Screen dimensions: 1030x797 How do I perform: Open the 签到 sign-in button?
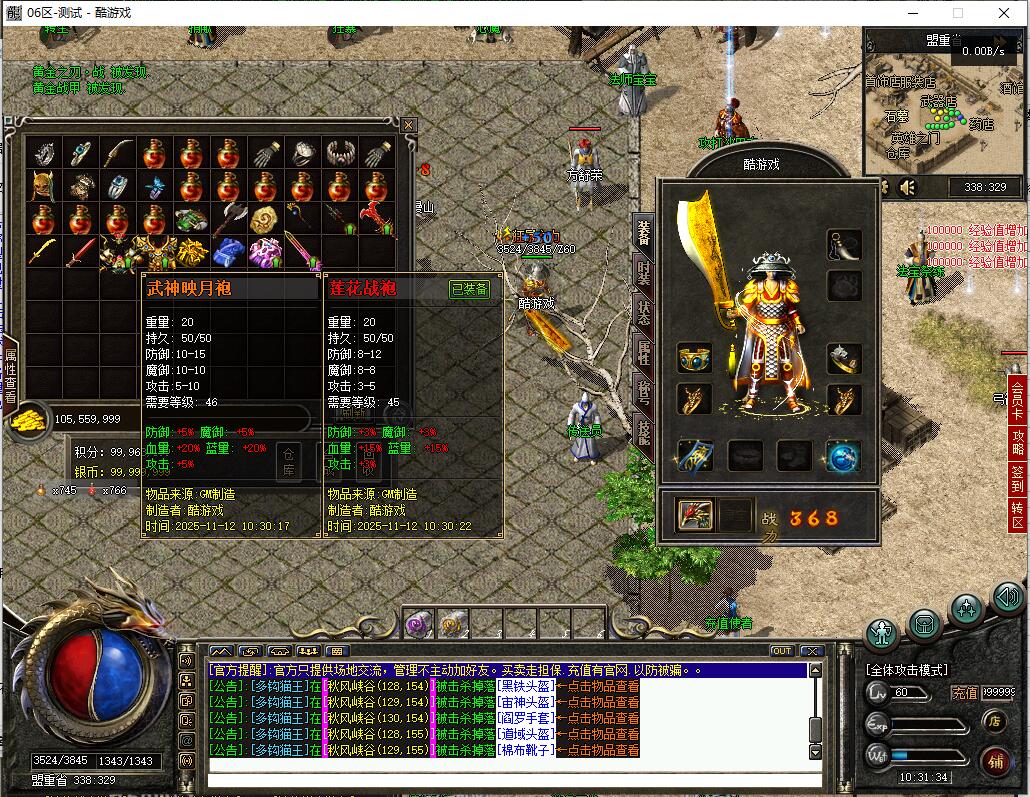(x=1018, y=479)
